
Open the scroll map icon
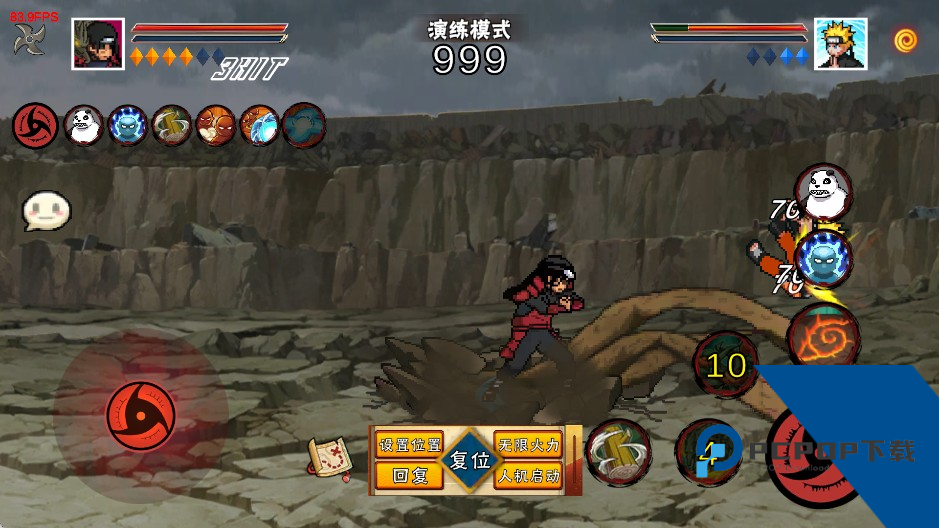(328, 457)
